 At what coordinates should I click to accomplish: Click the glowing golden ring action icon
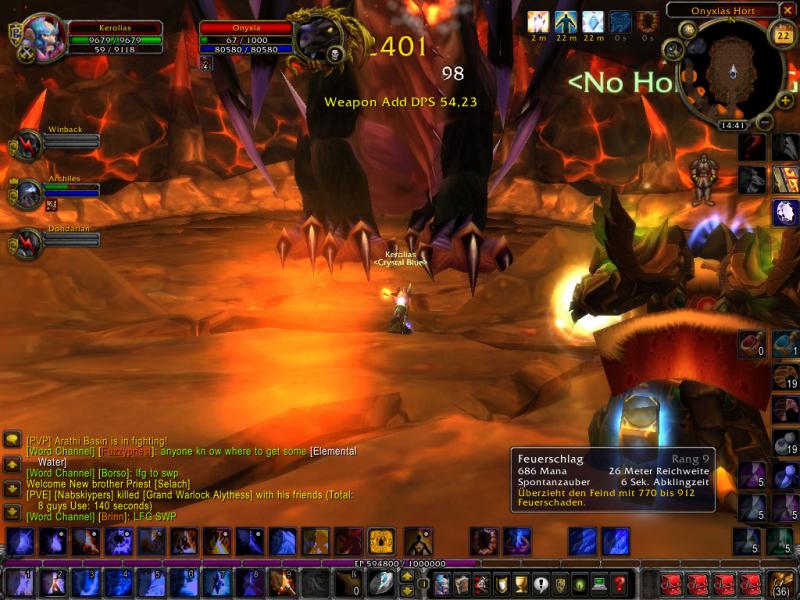pos(381,541)
